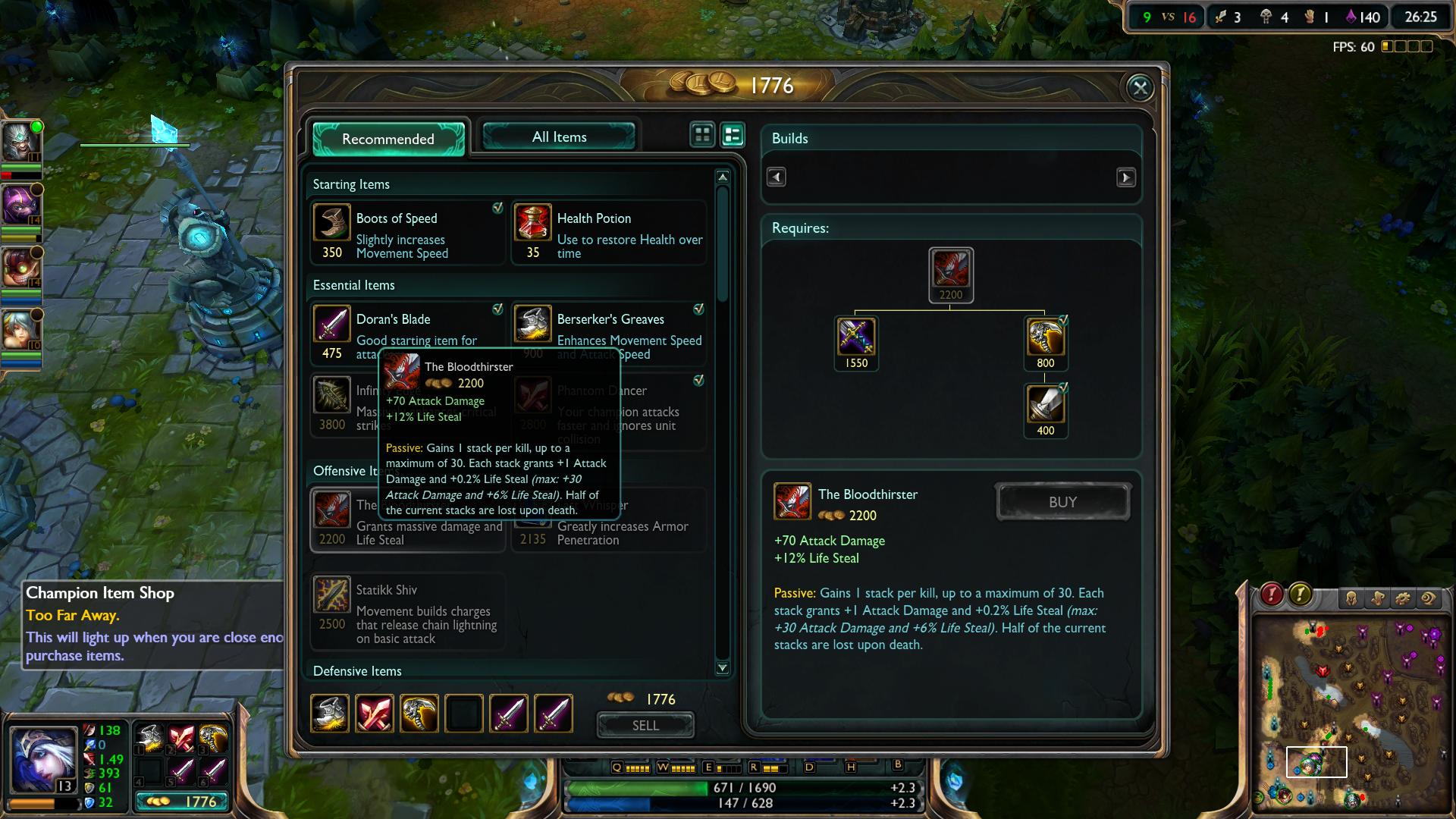
Task: Close the item shop window
Action: click(1140, 88)
